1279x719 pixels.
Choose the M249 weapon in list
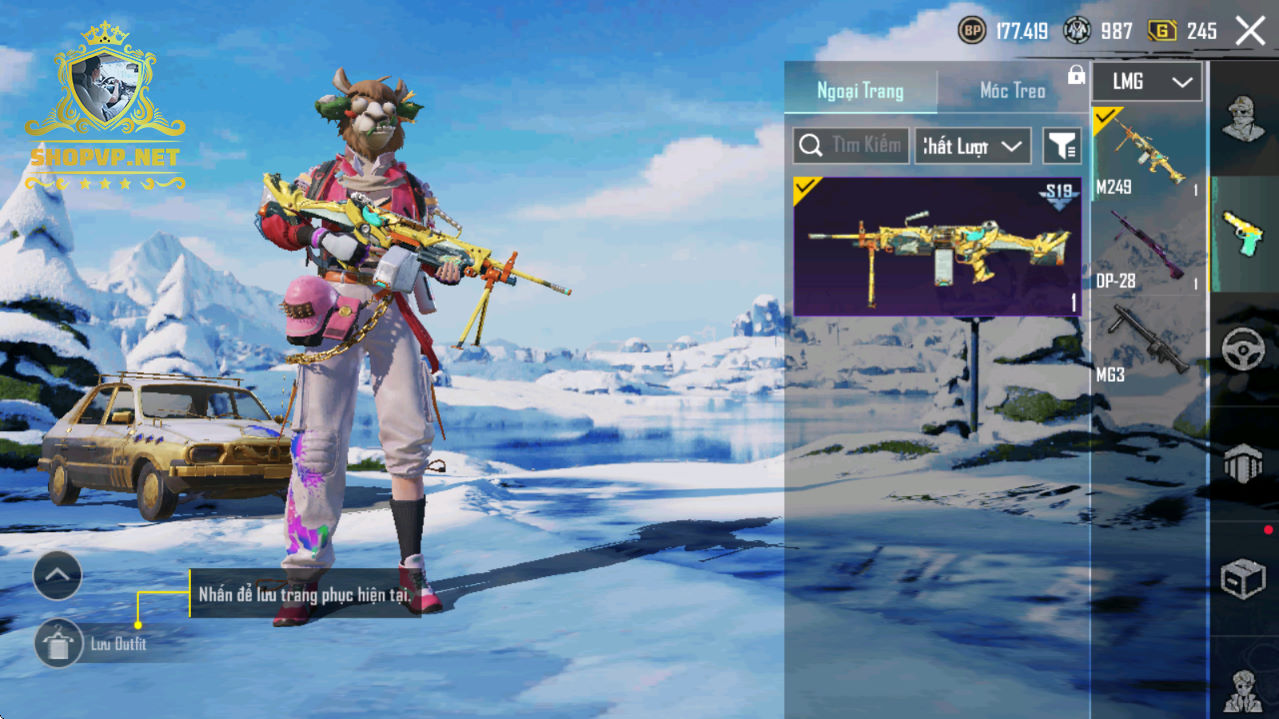1146,155
